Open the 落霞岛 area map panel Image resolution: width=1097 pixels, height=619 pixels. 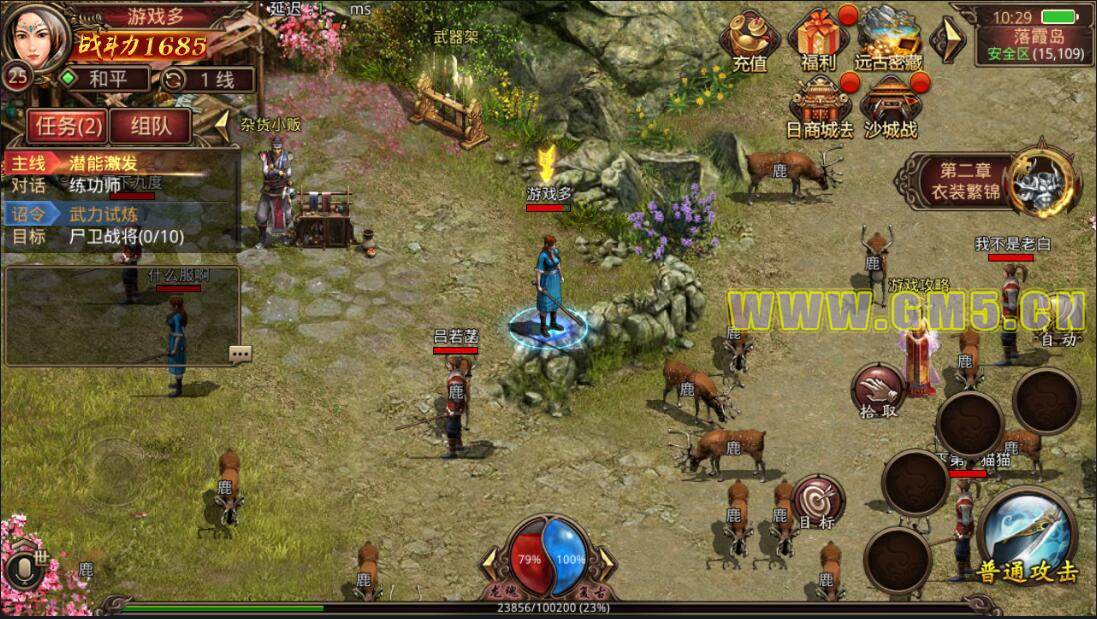click(x=1033, y=44)
